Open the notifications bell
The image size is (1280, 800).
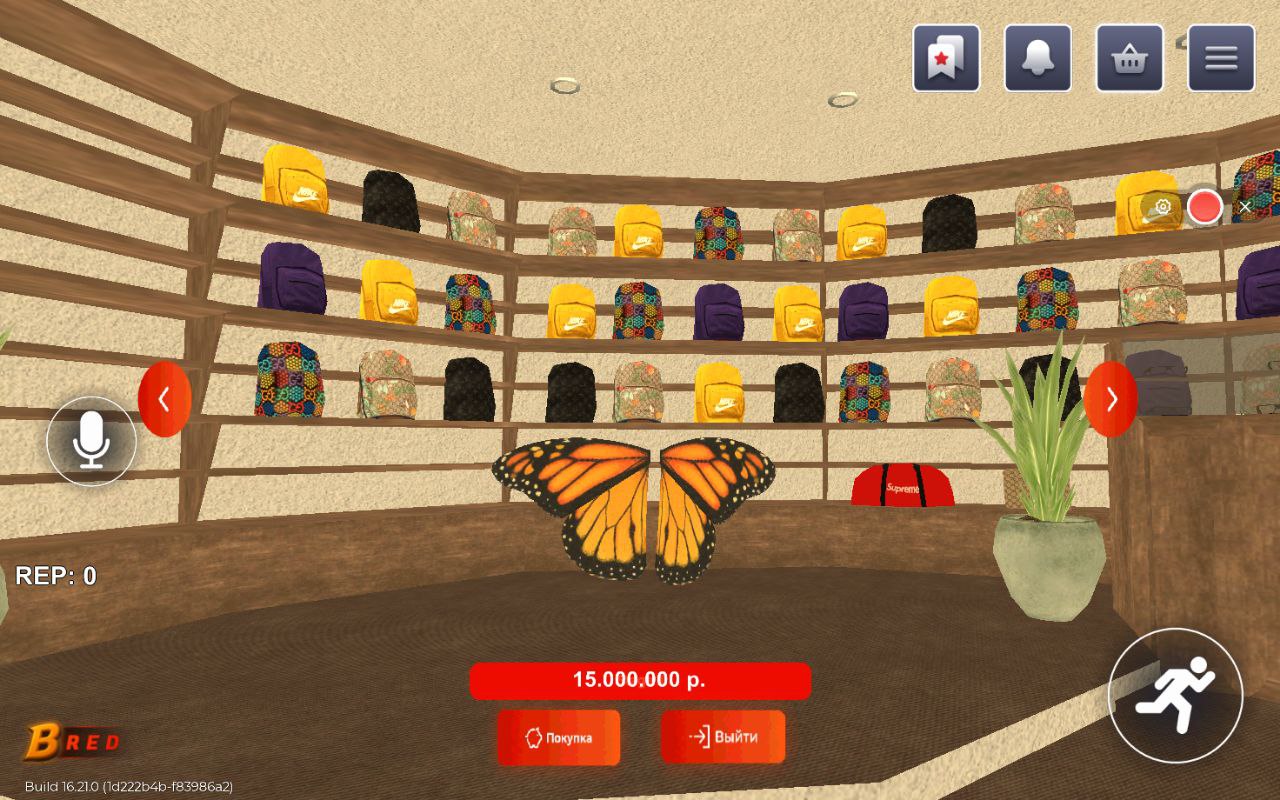(1037, 58)
